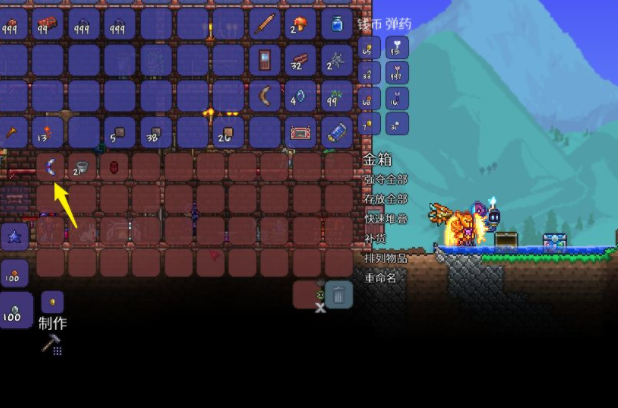Activate 快速堆叠 (Quick Stack)
Image resolution: width=618 pixels, height=408 pixels.
(x=385, y=219)
